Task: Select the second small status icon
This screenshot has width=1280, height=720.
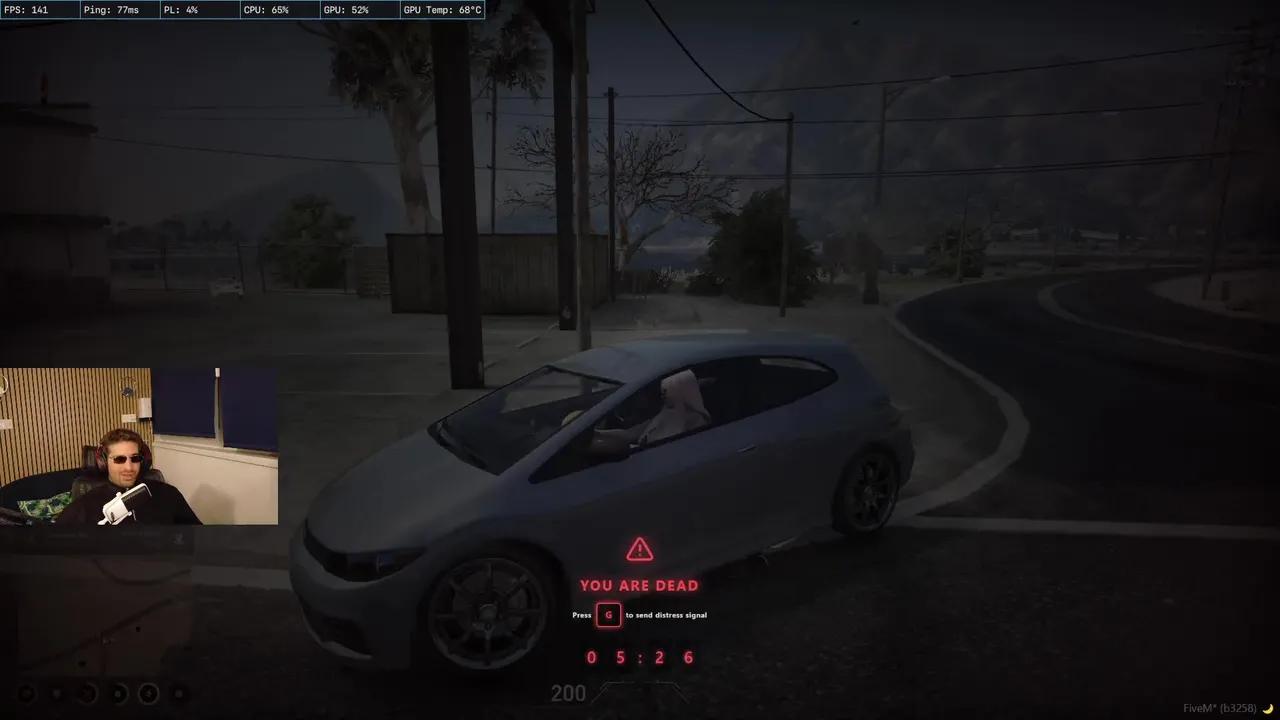Action: coord(55,693)
